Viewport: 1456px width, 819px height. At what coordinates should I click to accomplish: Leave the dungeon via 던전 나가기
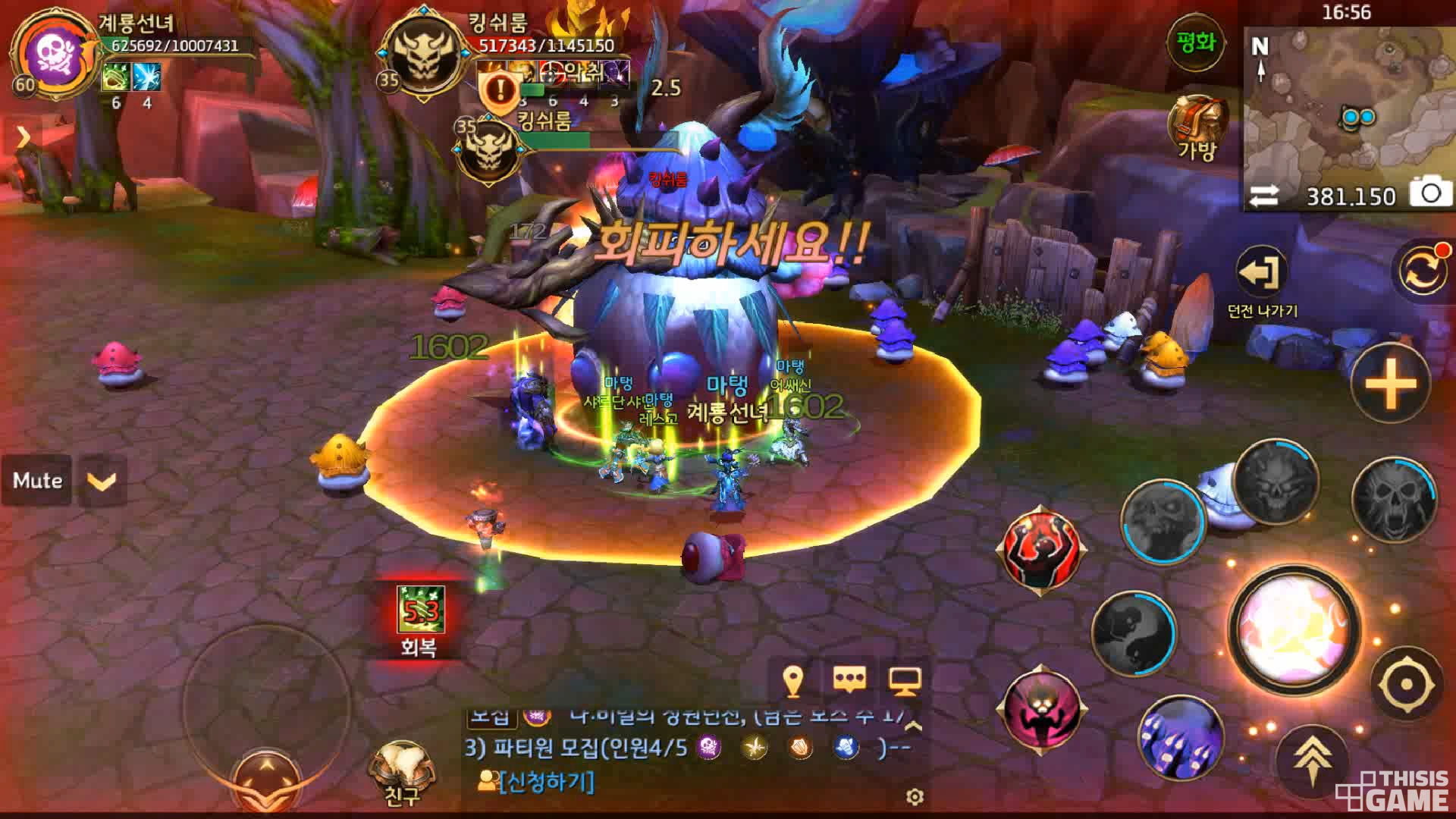1261,273
